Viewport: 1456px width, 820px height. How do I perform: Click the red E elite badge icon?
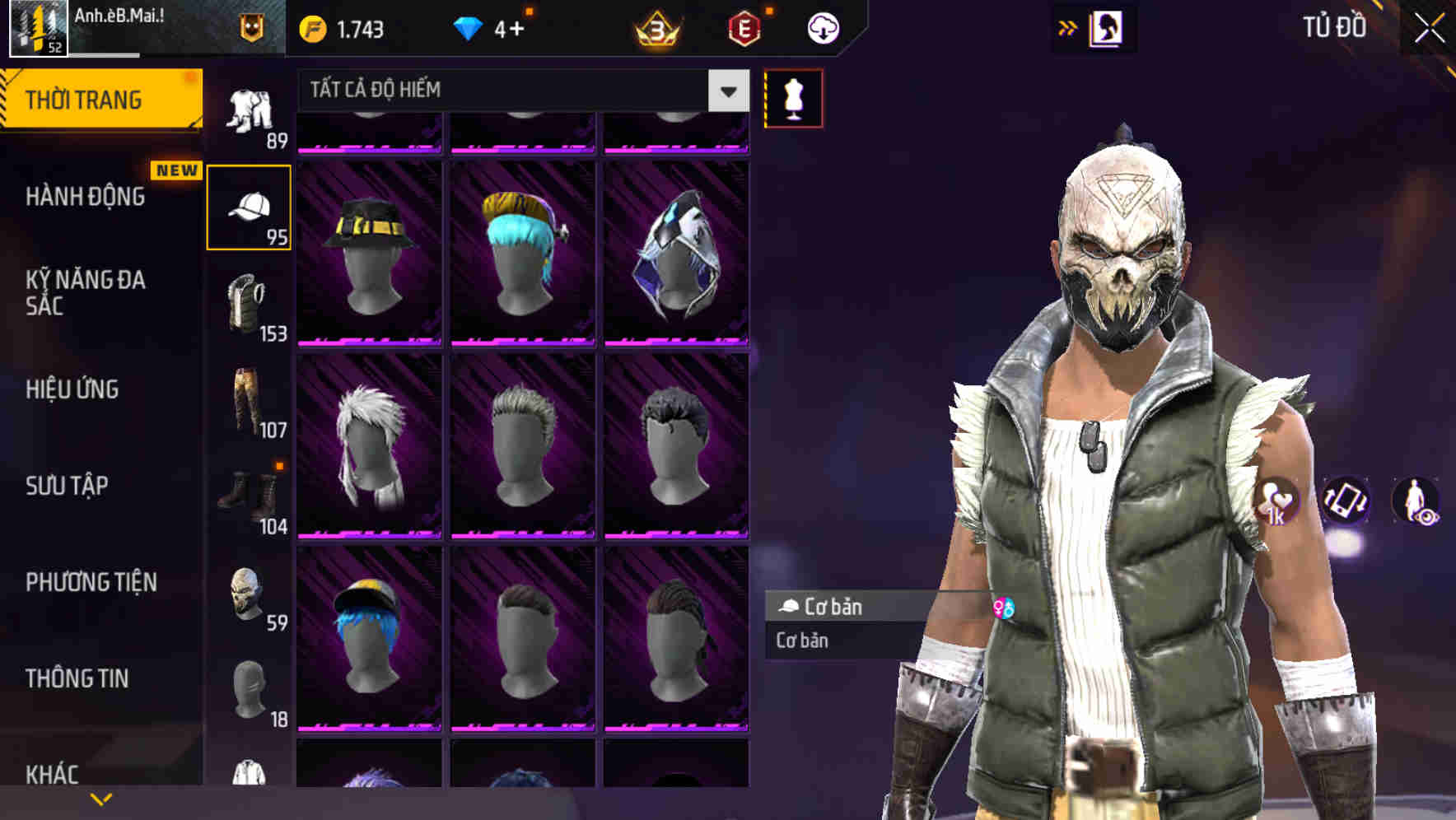(743, 26)
